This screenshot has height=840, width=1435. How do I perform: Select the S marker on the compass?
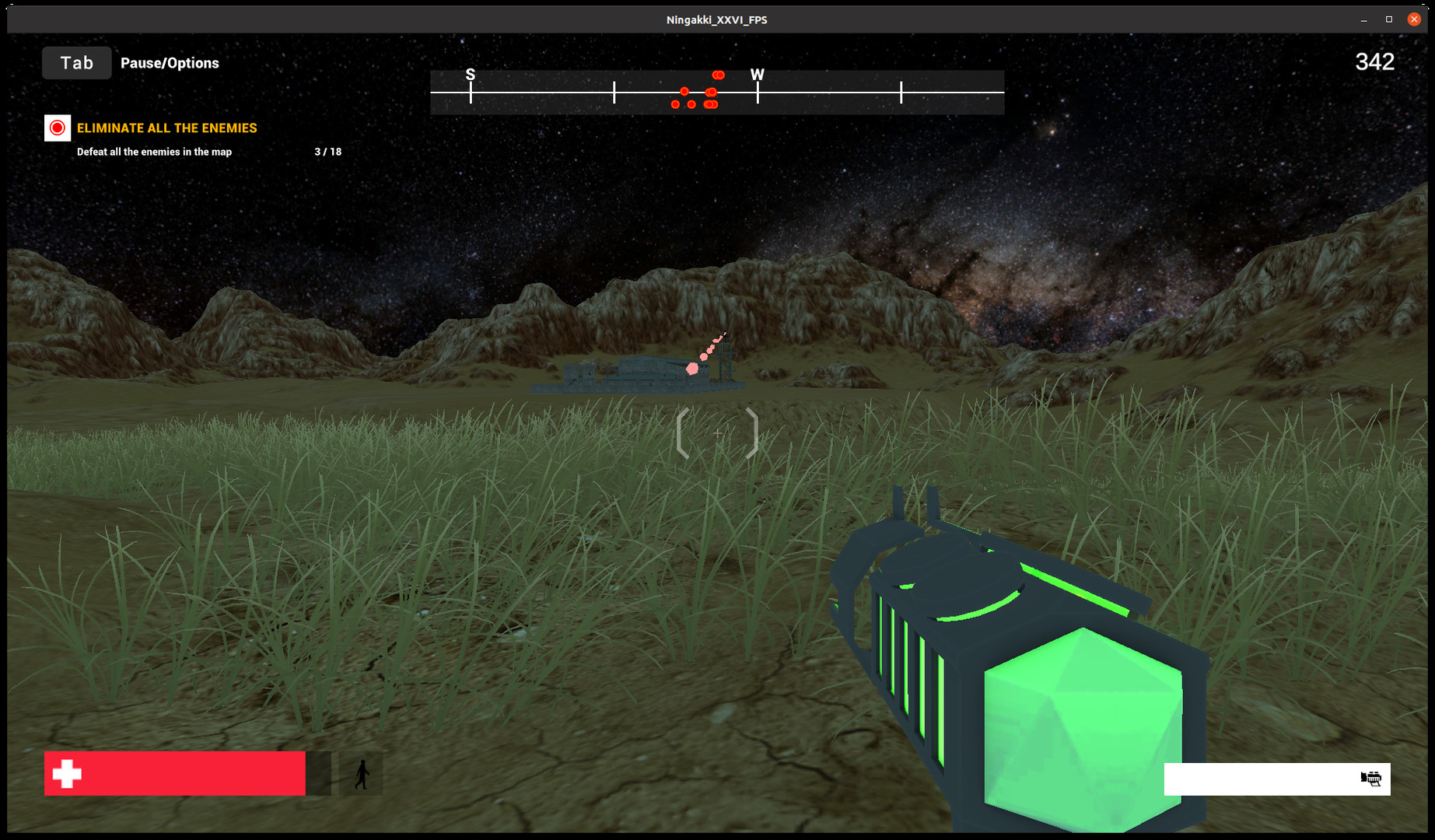coord(469,75)
